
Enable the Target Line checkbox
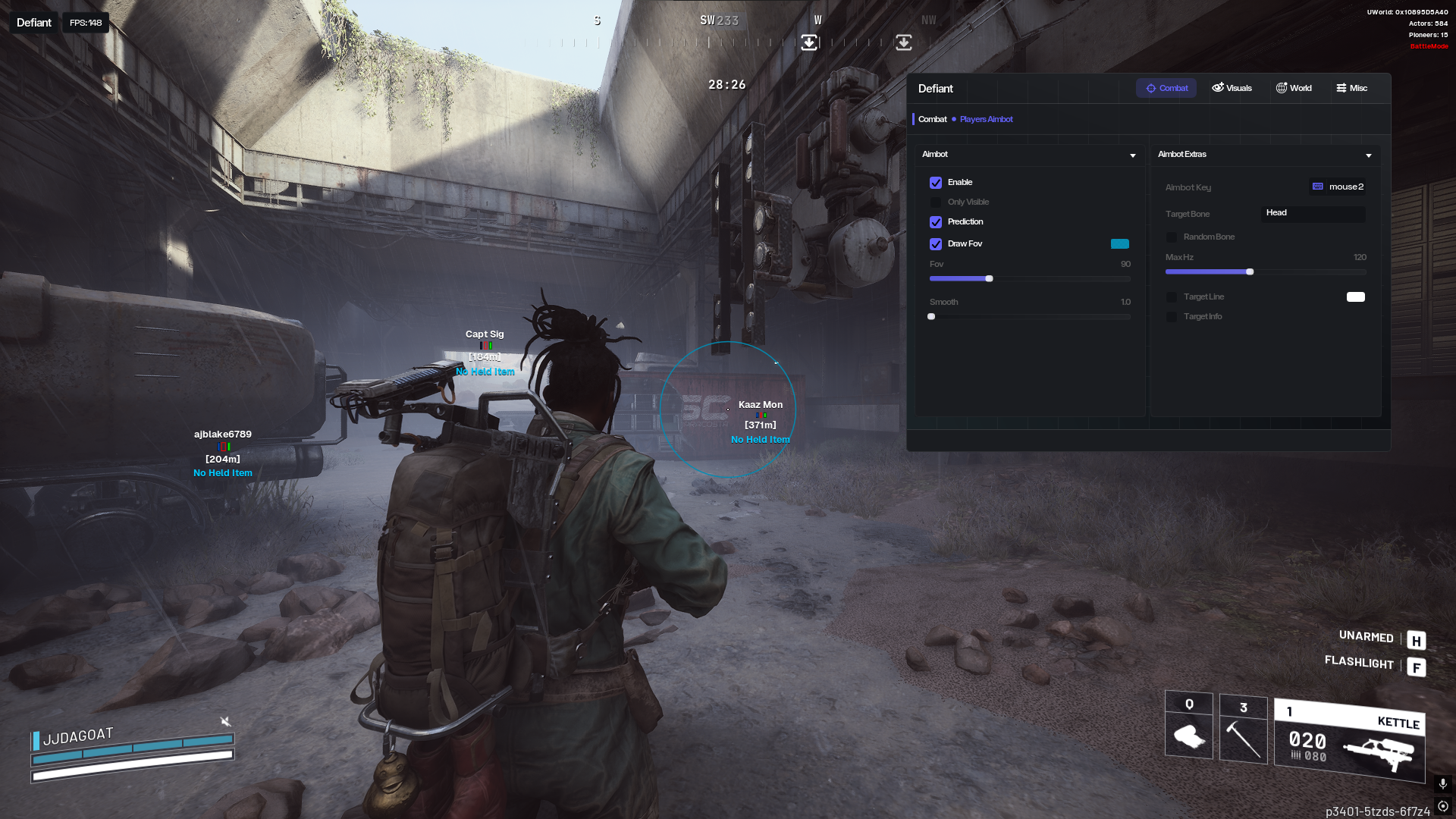[1172, 297]
